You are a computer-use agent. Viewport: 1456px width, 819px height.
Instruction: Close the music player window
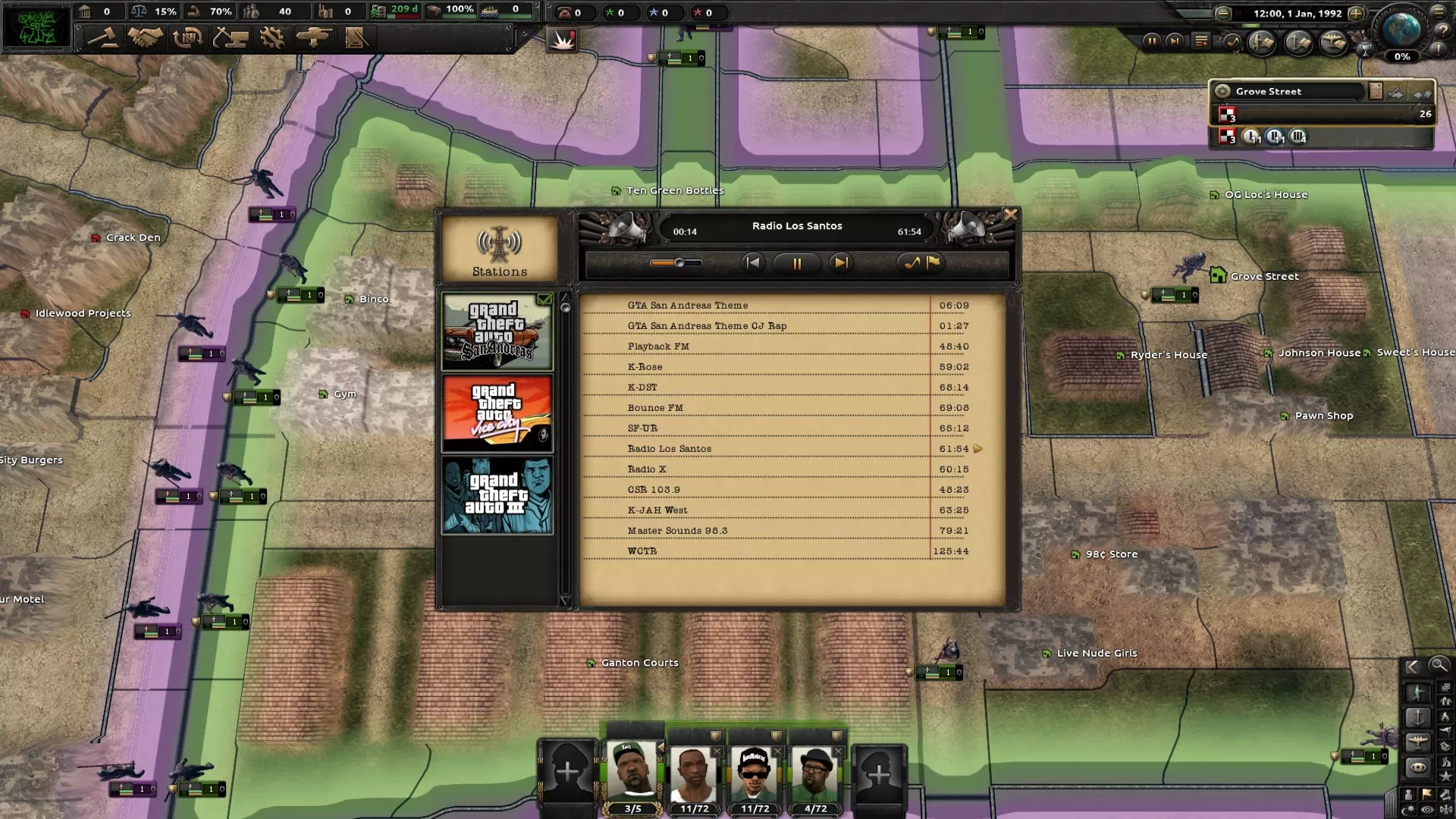1010,215
